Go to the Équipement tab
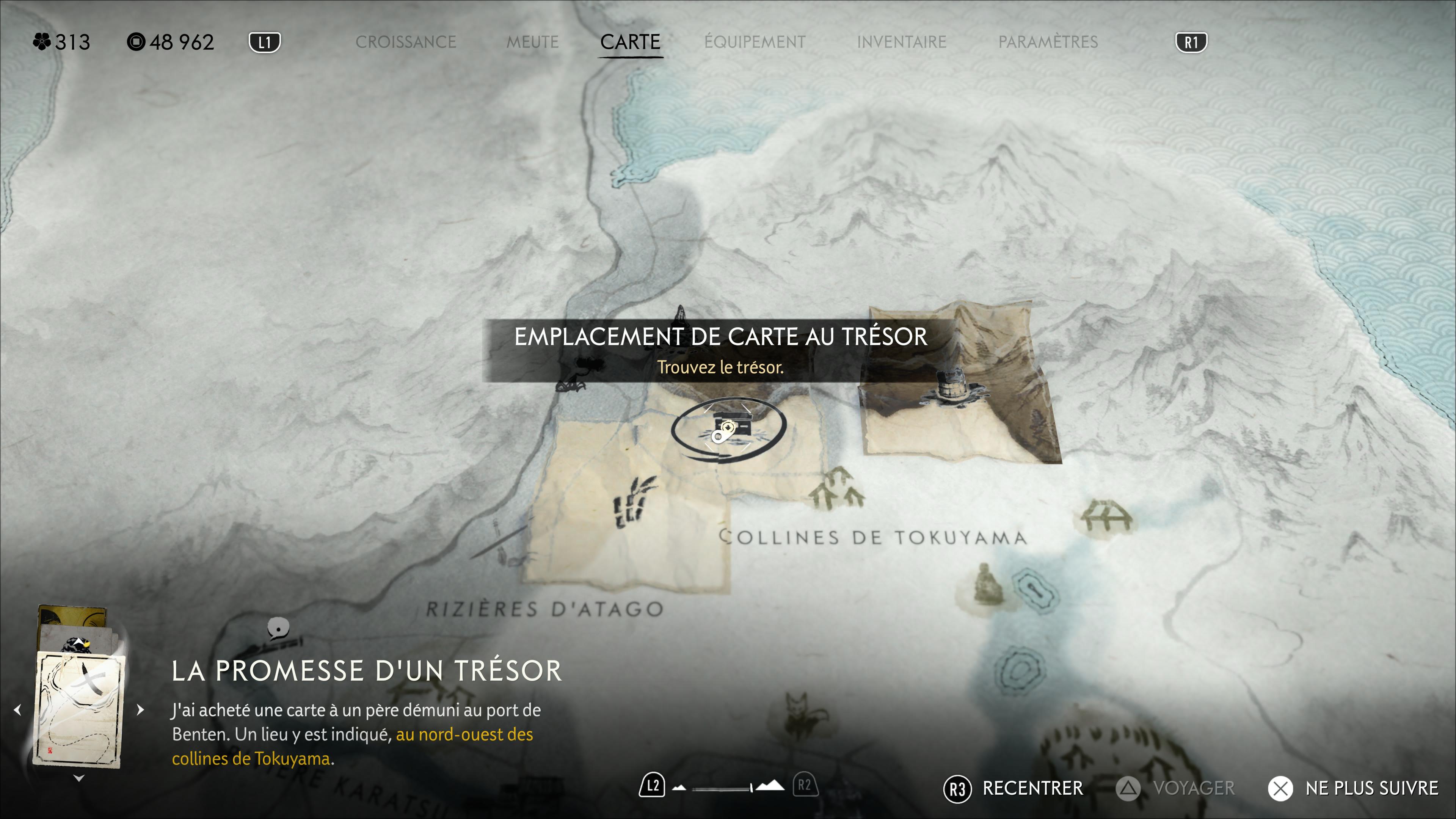Viewport: 1456px width, 819px height. tap(755, 42)
